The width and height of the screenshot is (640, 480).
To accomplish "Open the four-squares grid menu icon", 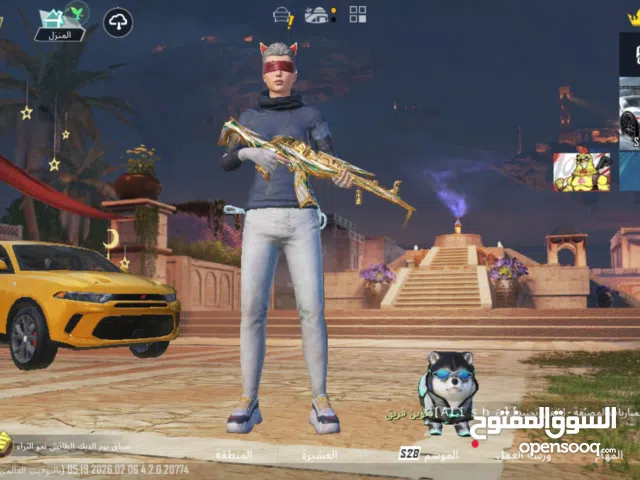I will (x=357, y=14).
